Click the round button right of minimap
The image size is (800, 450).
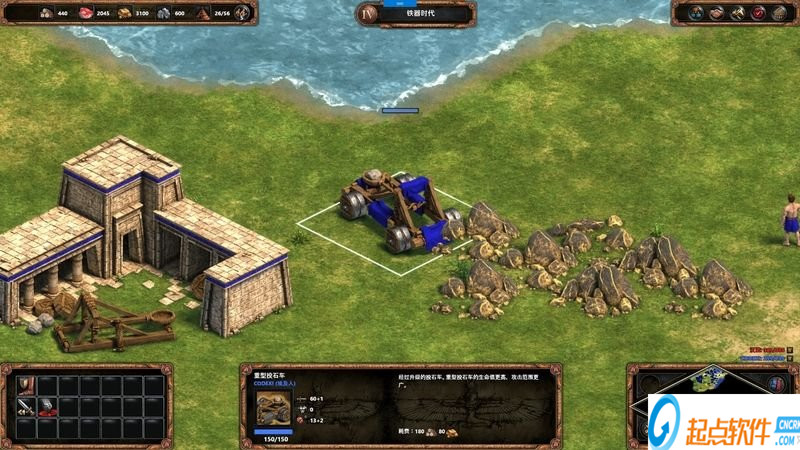click(x=776, y=383)
